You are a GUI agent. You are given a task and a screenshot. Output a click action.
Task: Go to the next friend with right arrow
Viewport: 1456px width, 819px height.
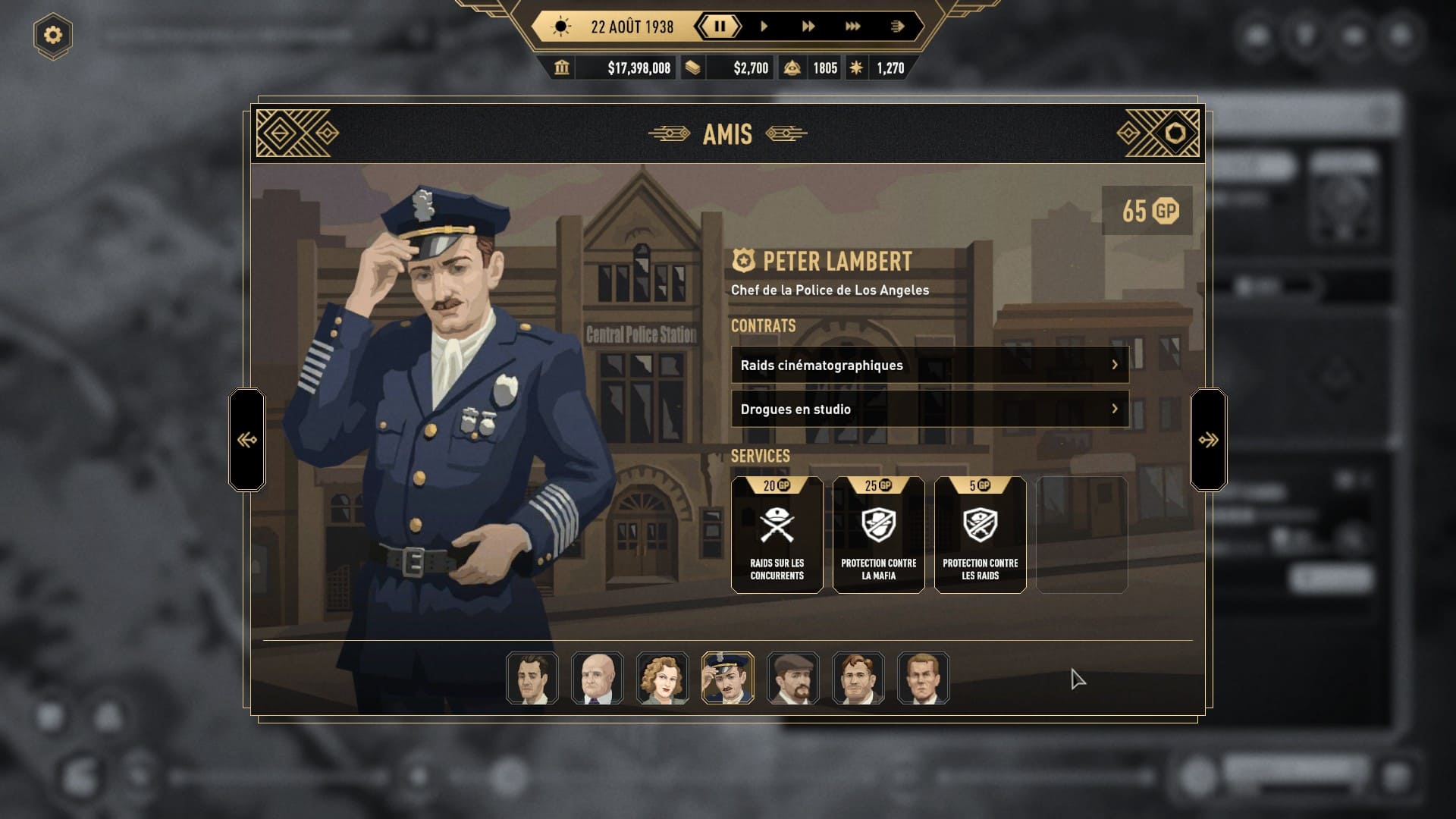1208,440
